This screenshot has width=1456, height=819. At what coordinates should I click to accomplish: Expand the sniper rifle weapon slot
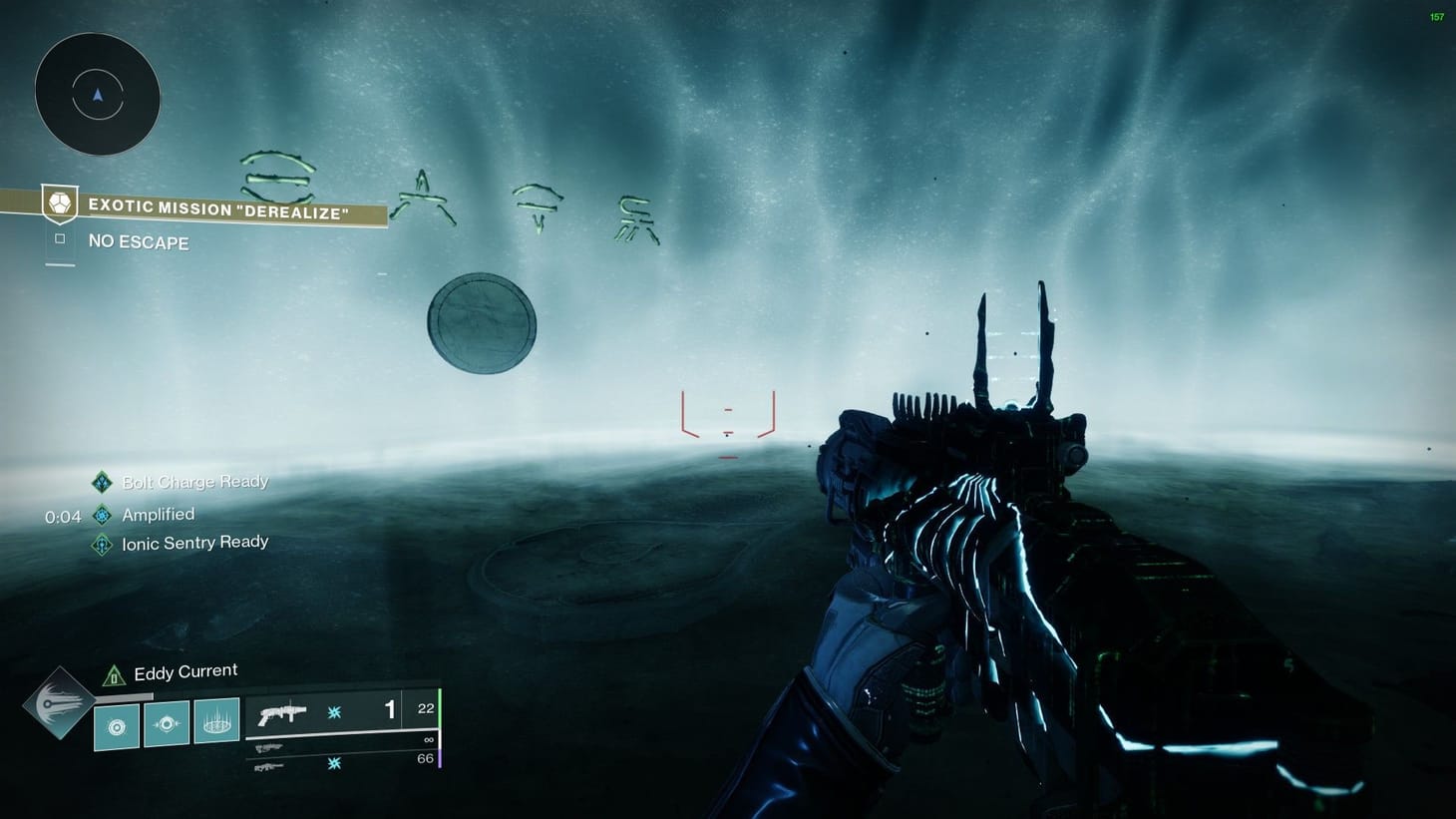[269, 766]
